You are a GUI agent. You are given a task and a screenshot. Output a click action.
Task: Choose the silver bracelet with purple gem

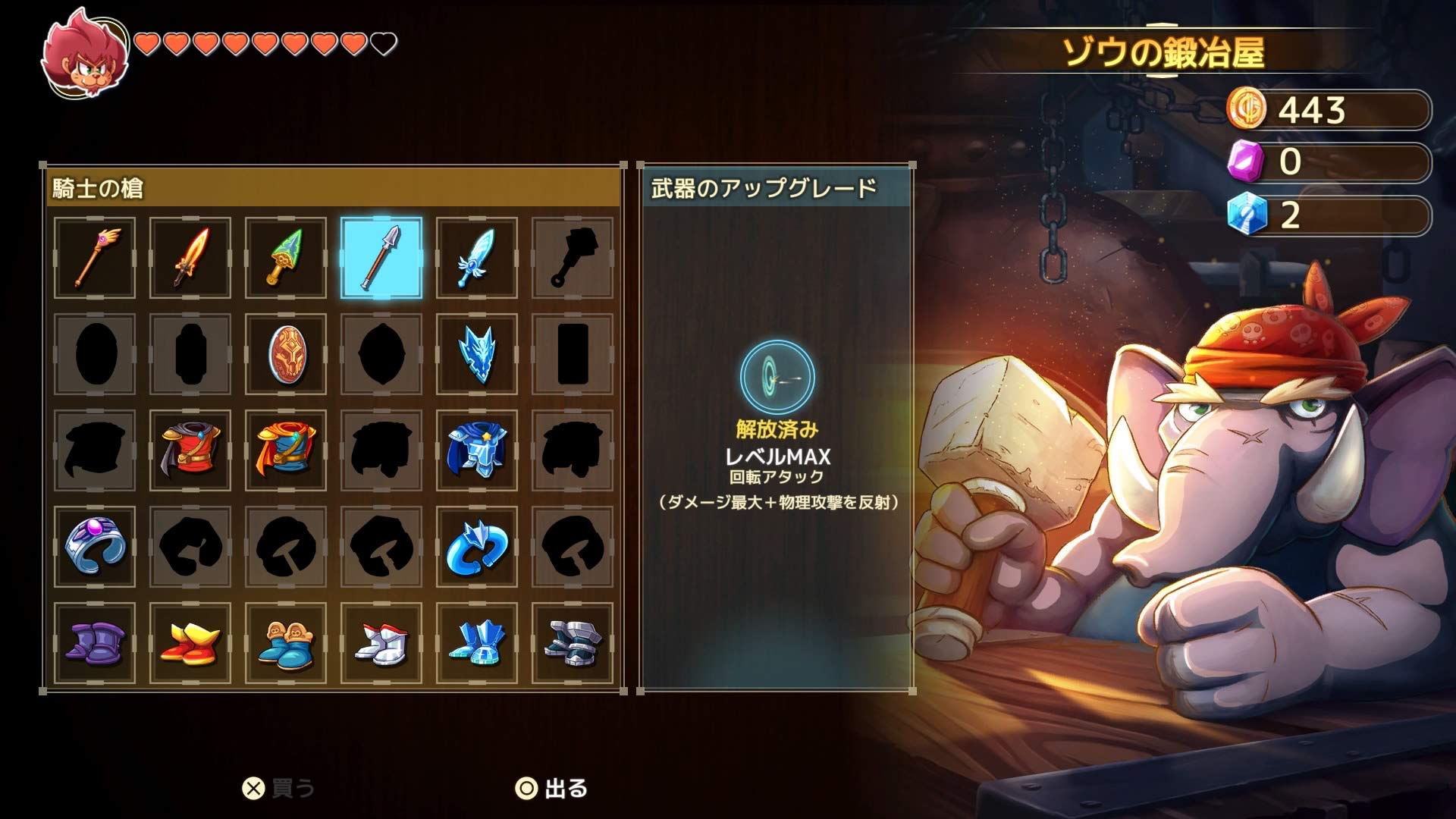[x=94, y=546]
